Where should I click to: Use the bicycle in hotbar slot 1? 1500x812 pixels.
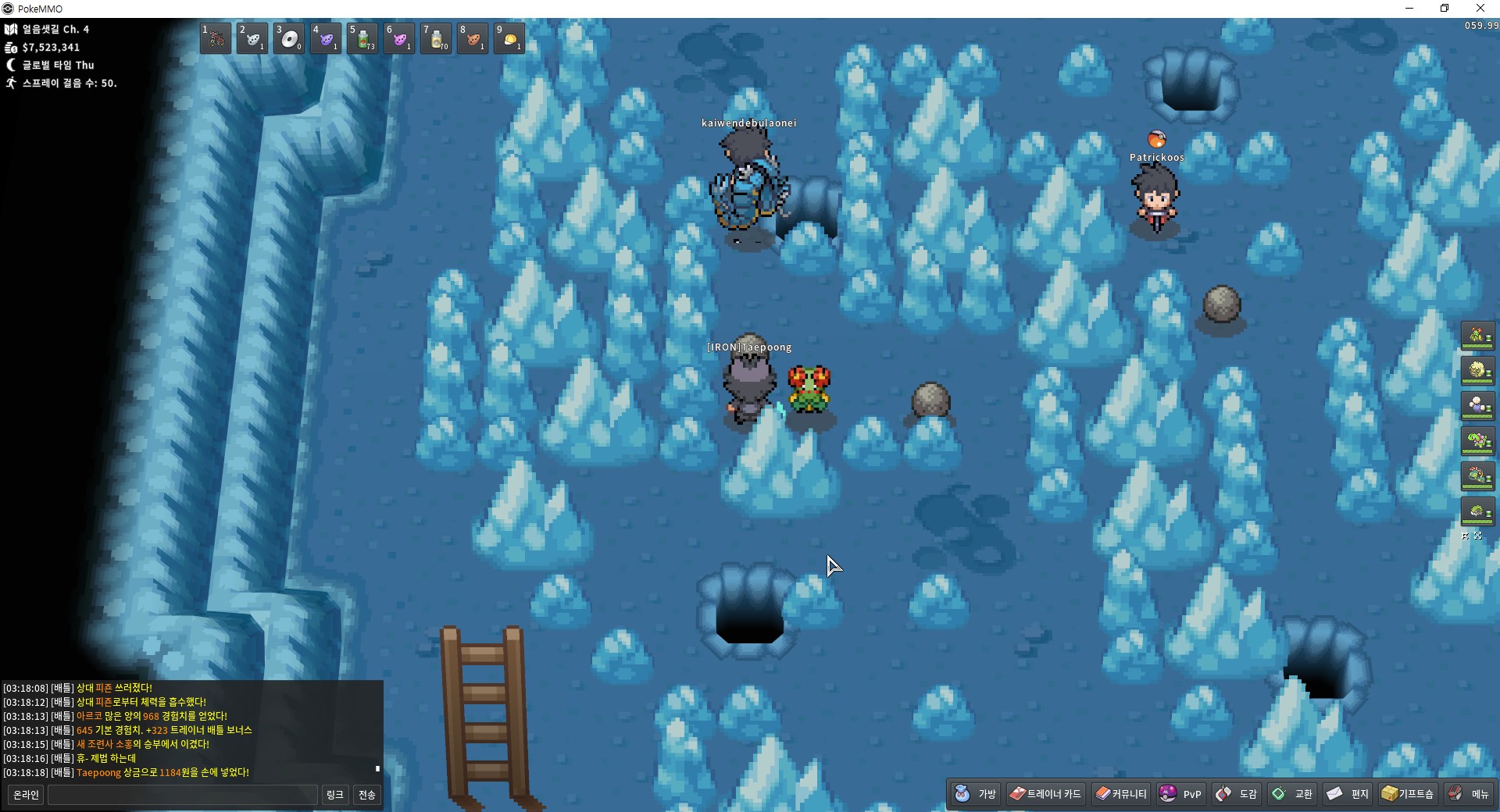click(216, 38)
